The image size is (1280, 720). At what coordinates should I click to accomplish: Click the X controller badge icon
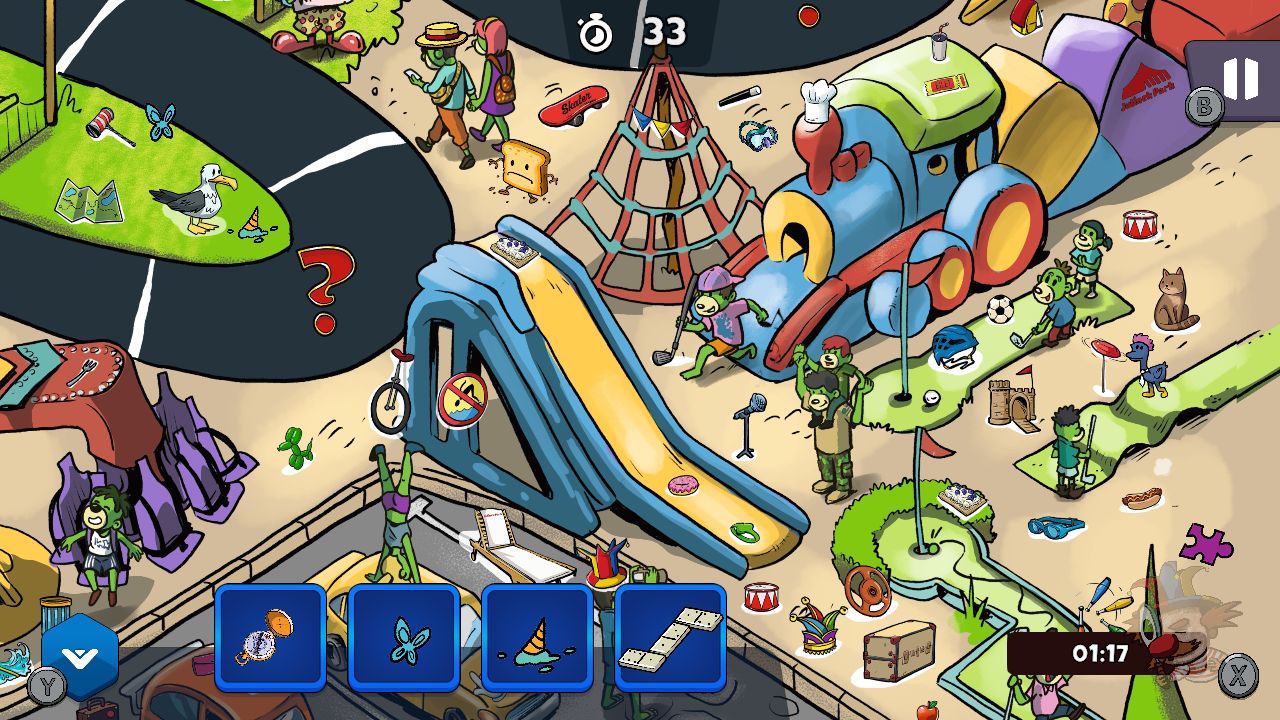[x=1239, y=675]
